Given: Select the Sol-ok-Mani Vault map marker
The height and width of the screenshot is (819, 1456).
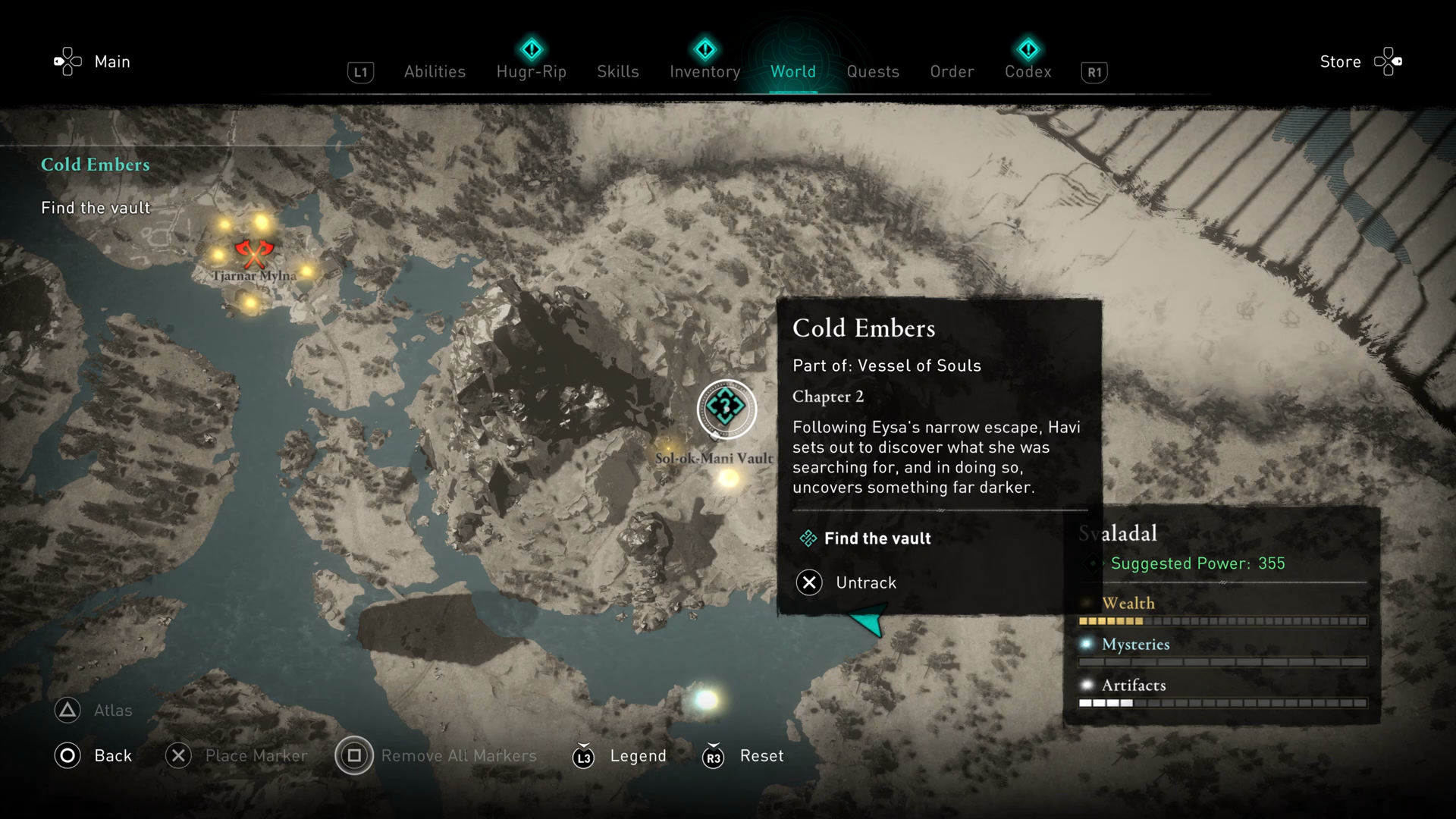Looking at the screenshot, I should point(726,409).
